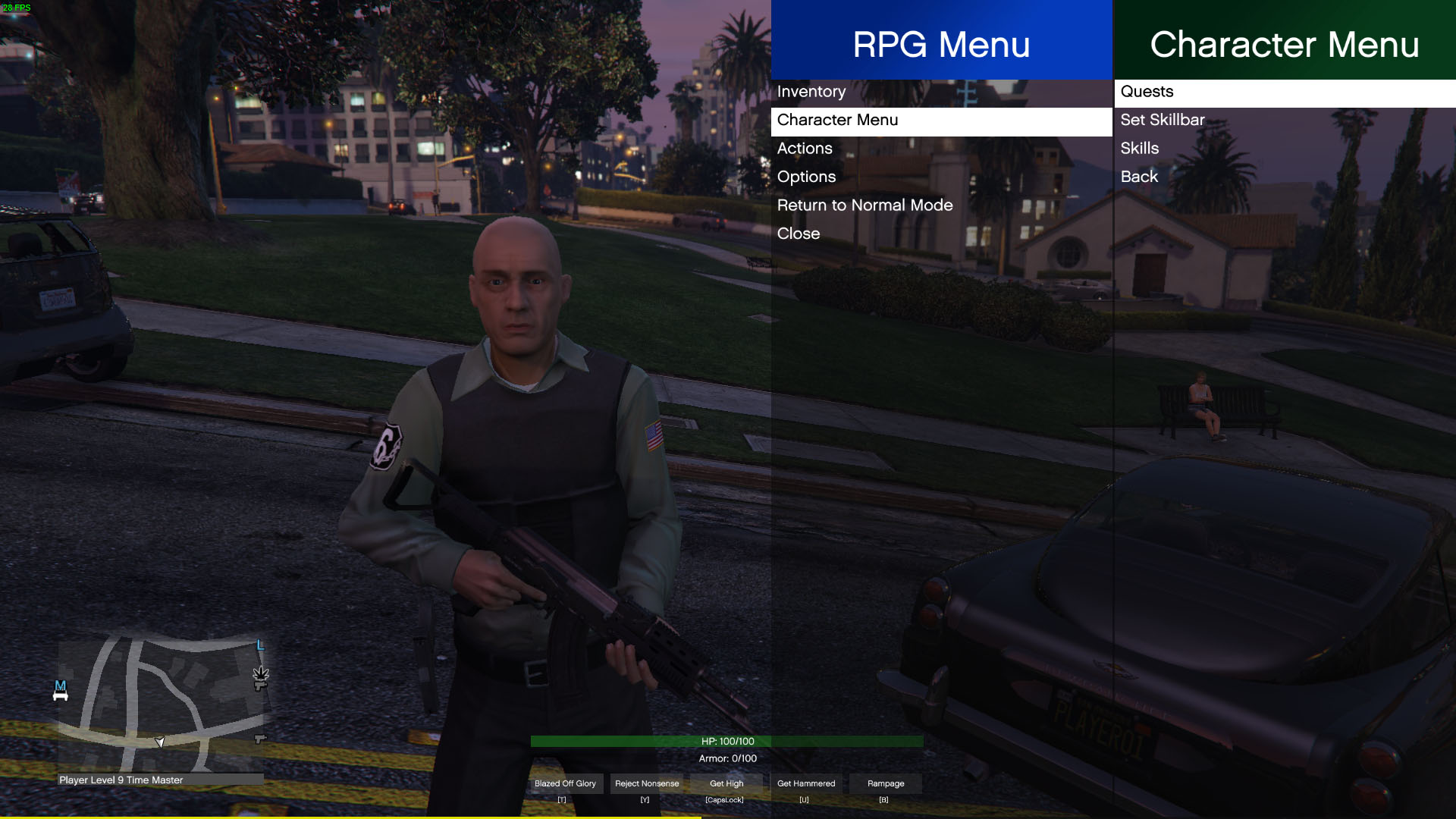The width and height of the screenshot is (1456, 819).
Task: Go Back from the Character Menu
Action: point(1139,177)
